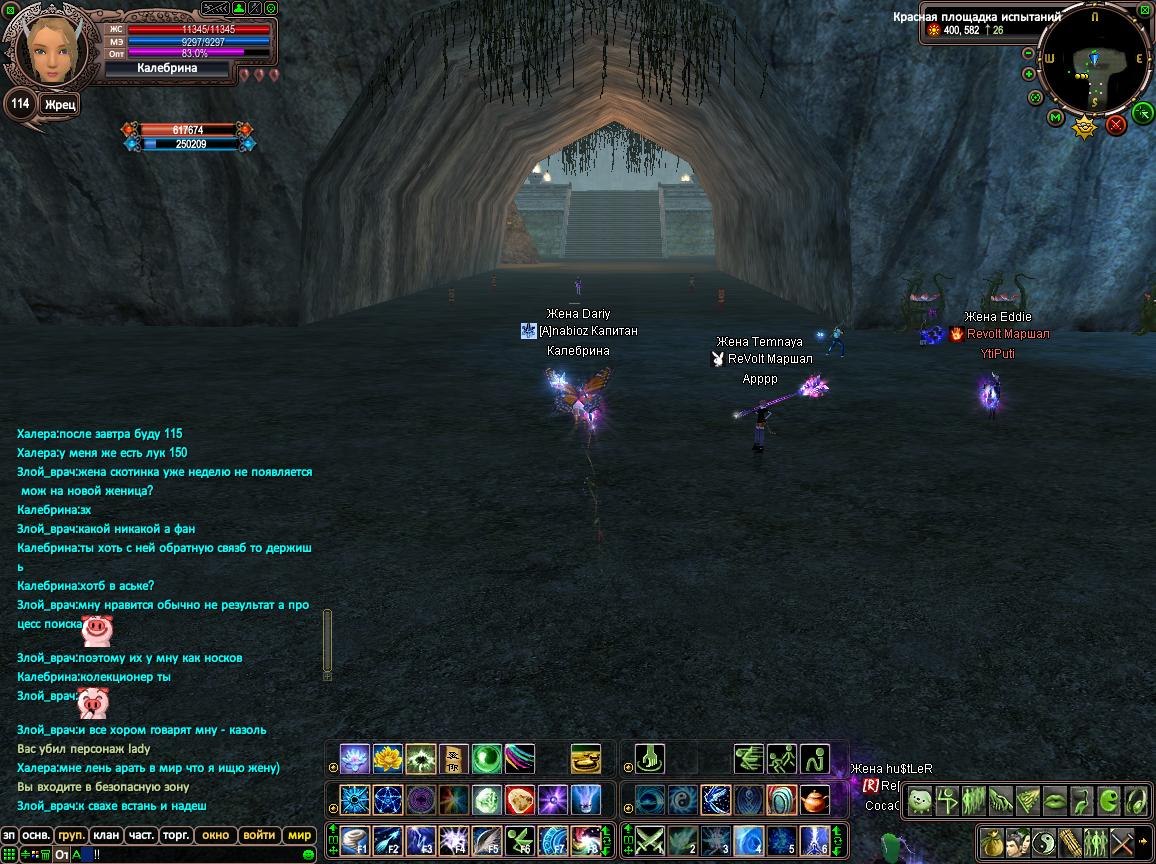Trigger the green lips kiss emote
Viewport: 1156px width, 864px height.
pos(1054,801)
